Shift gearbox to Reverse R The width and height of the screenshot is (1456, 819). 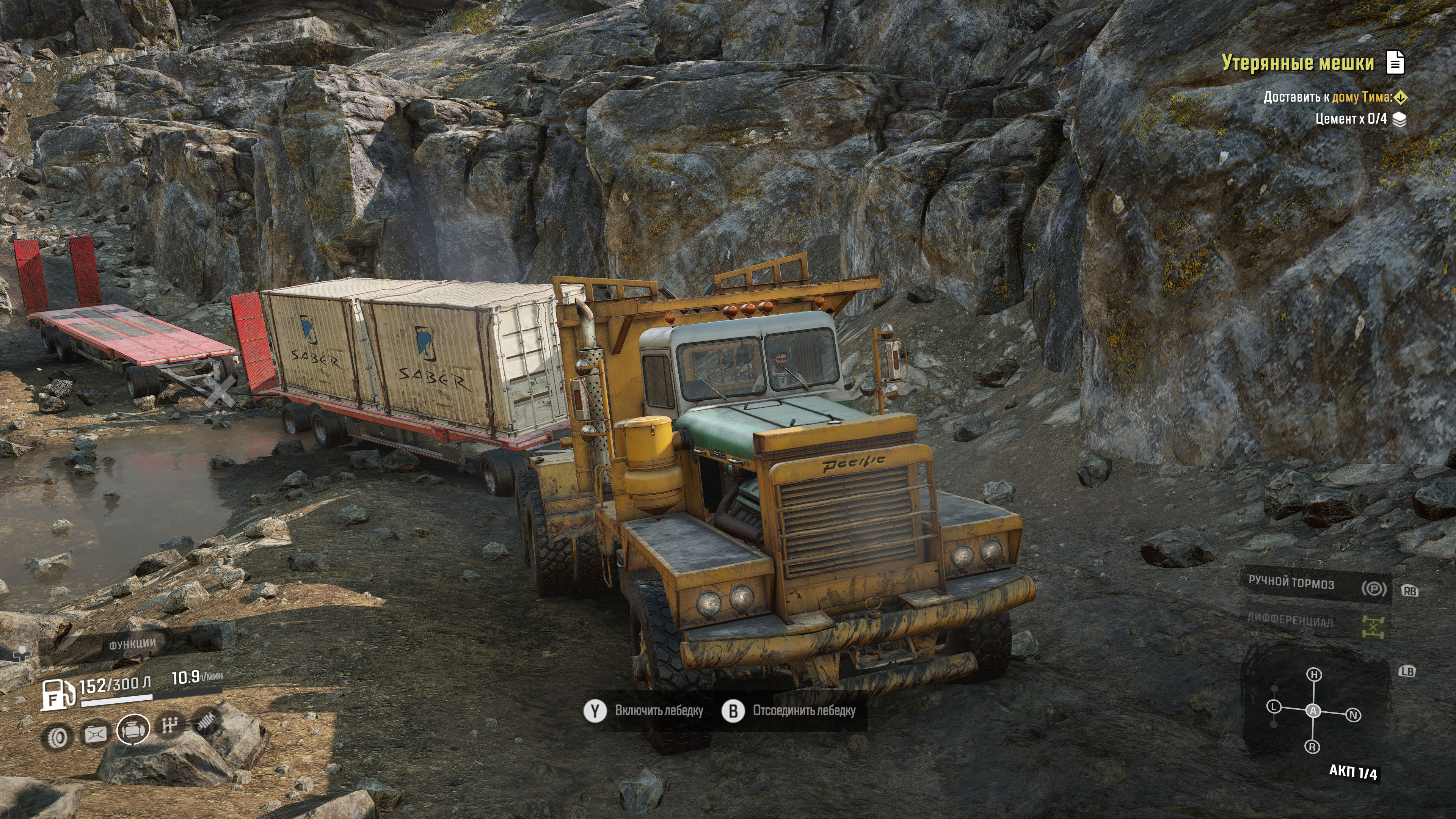point(1312,747)
